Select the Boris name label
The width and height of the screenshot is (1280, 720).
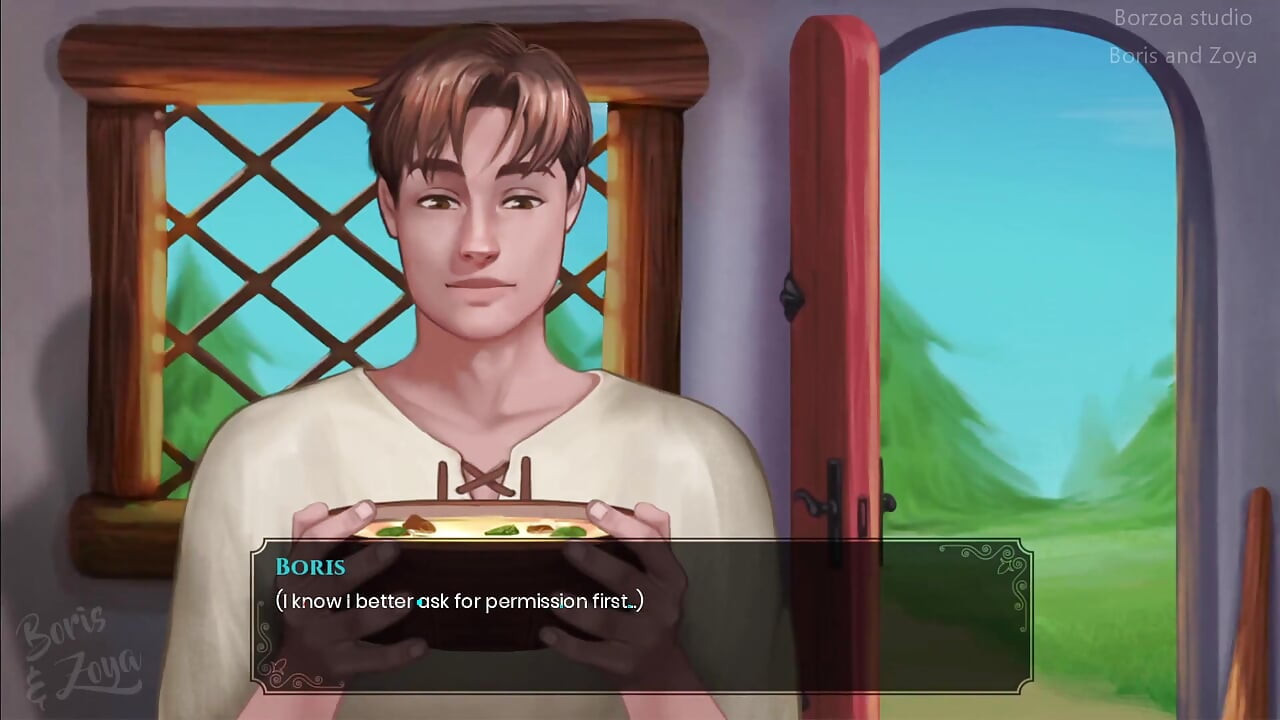coord(310,567)
